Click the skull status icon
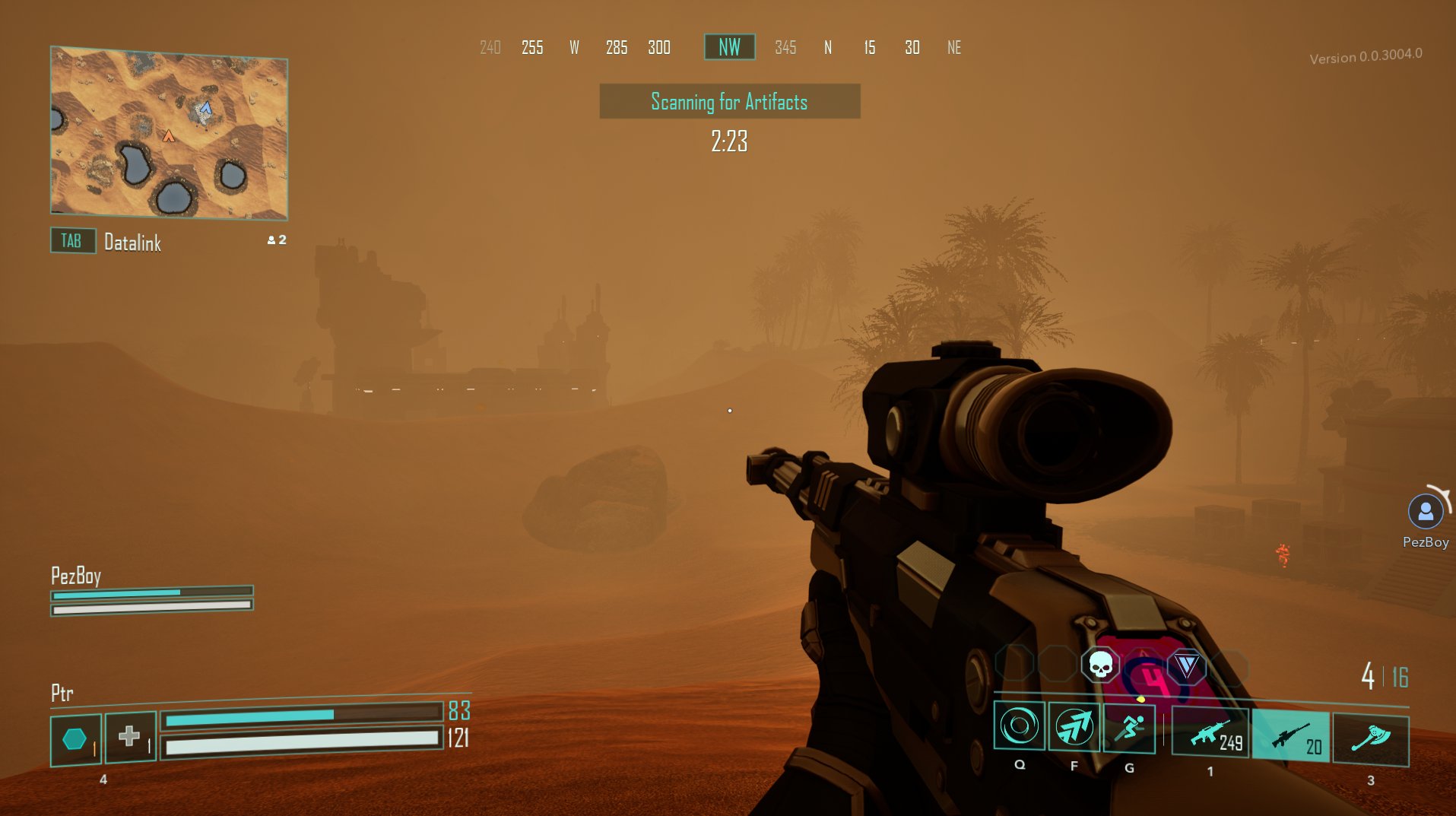Screen dimensions: 1456x816 1100,665
